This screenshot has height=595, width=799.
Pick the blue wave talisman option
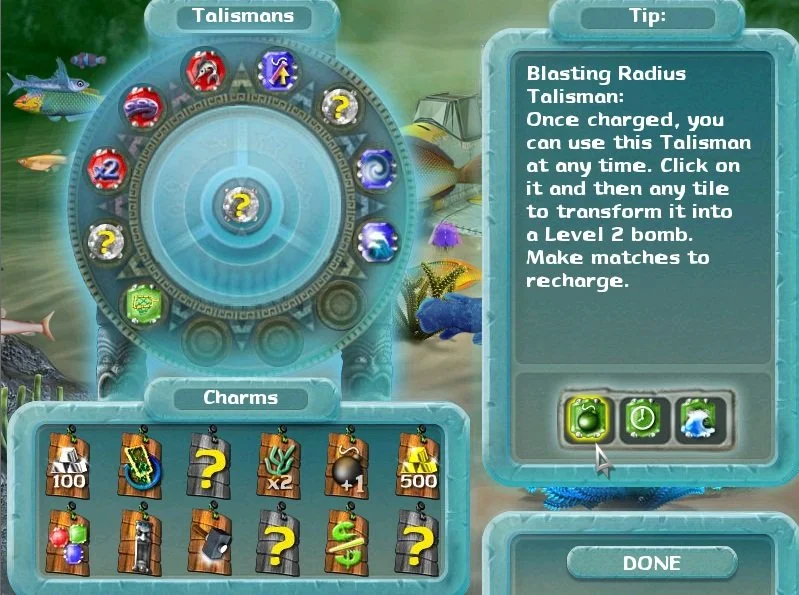pyautogui.click(x=697, y=419)
